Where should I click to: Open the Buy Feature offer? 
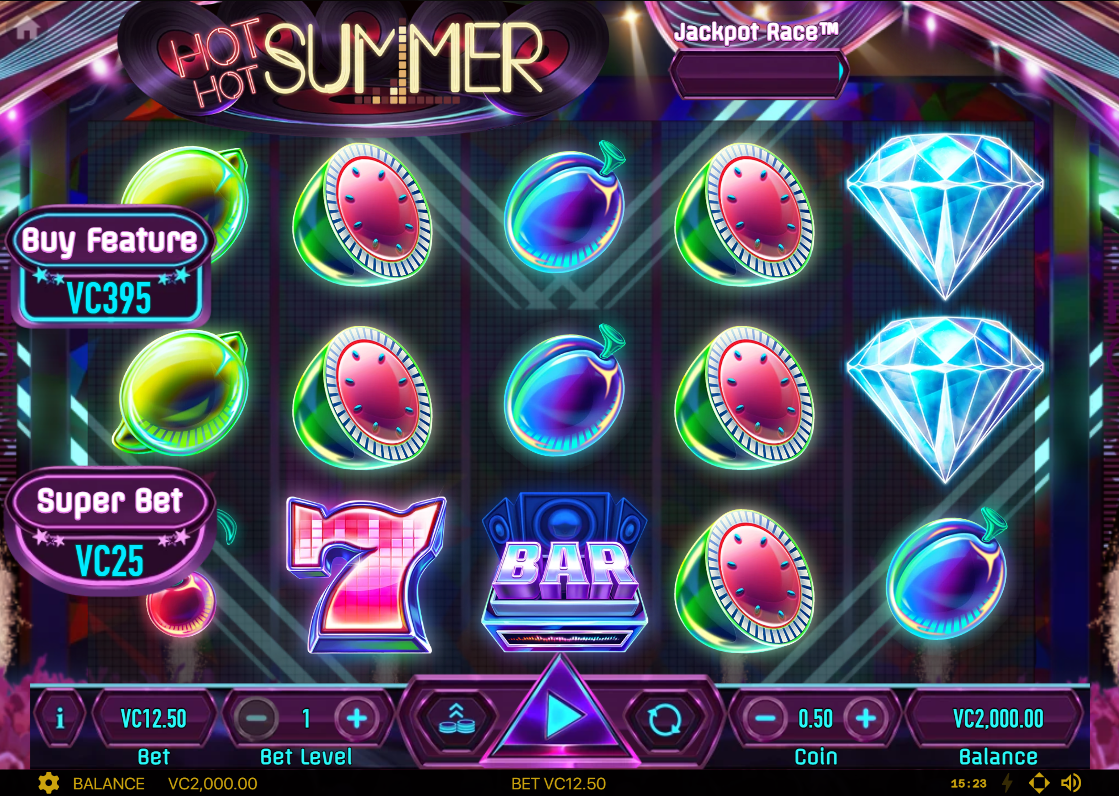109,267
